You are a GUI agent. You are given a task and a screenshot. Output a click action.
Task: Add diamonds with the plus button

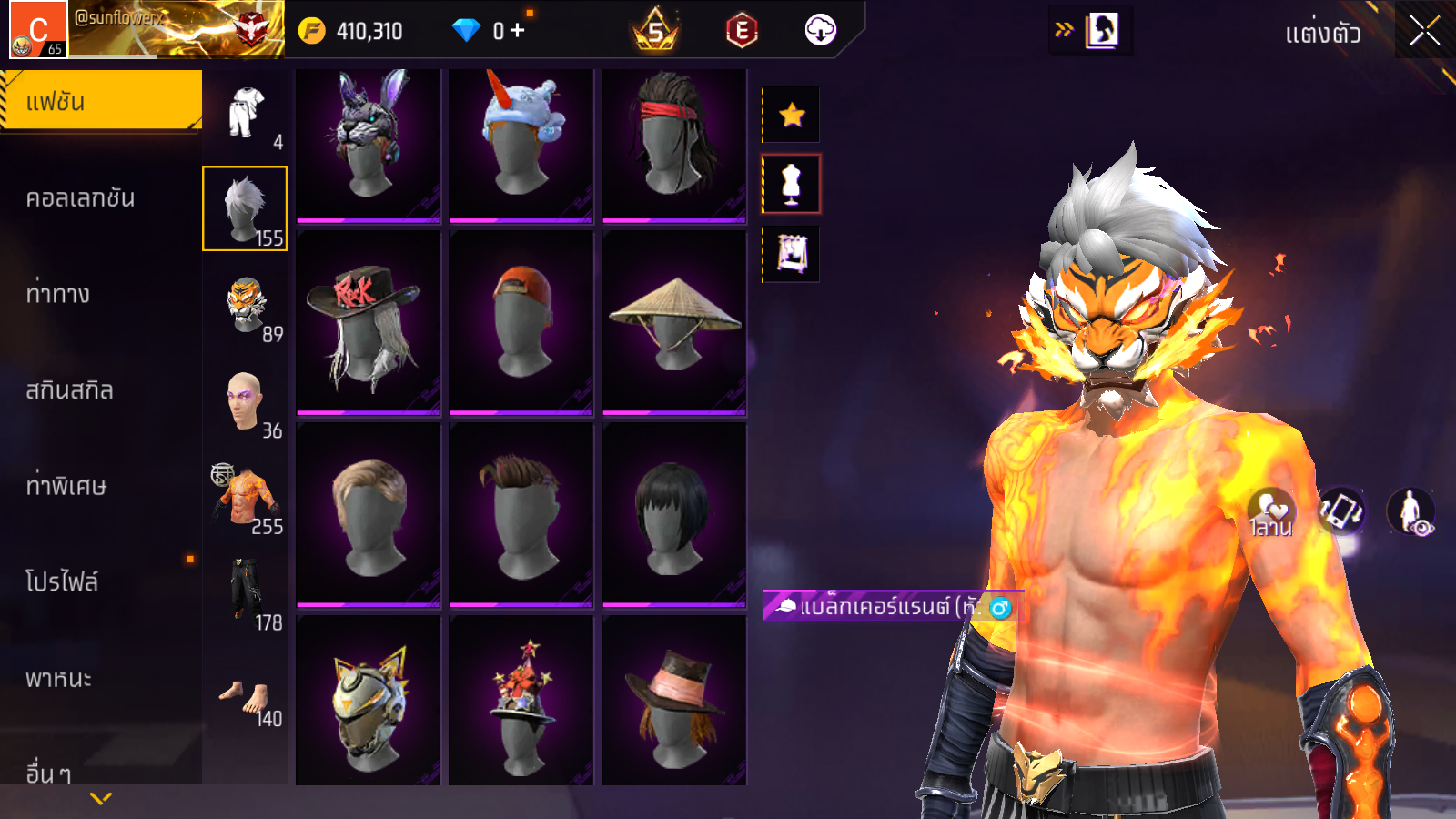(518, 31)
